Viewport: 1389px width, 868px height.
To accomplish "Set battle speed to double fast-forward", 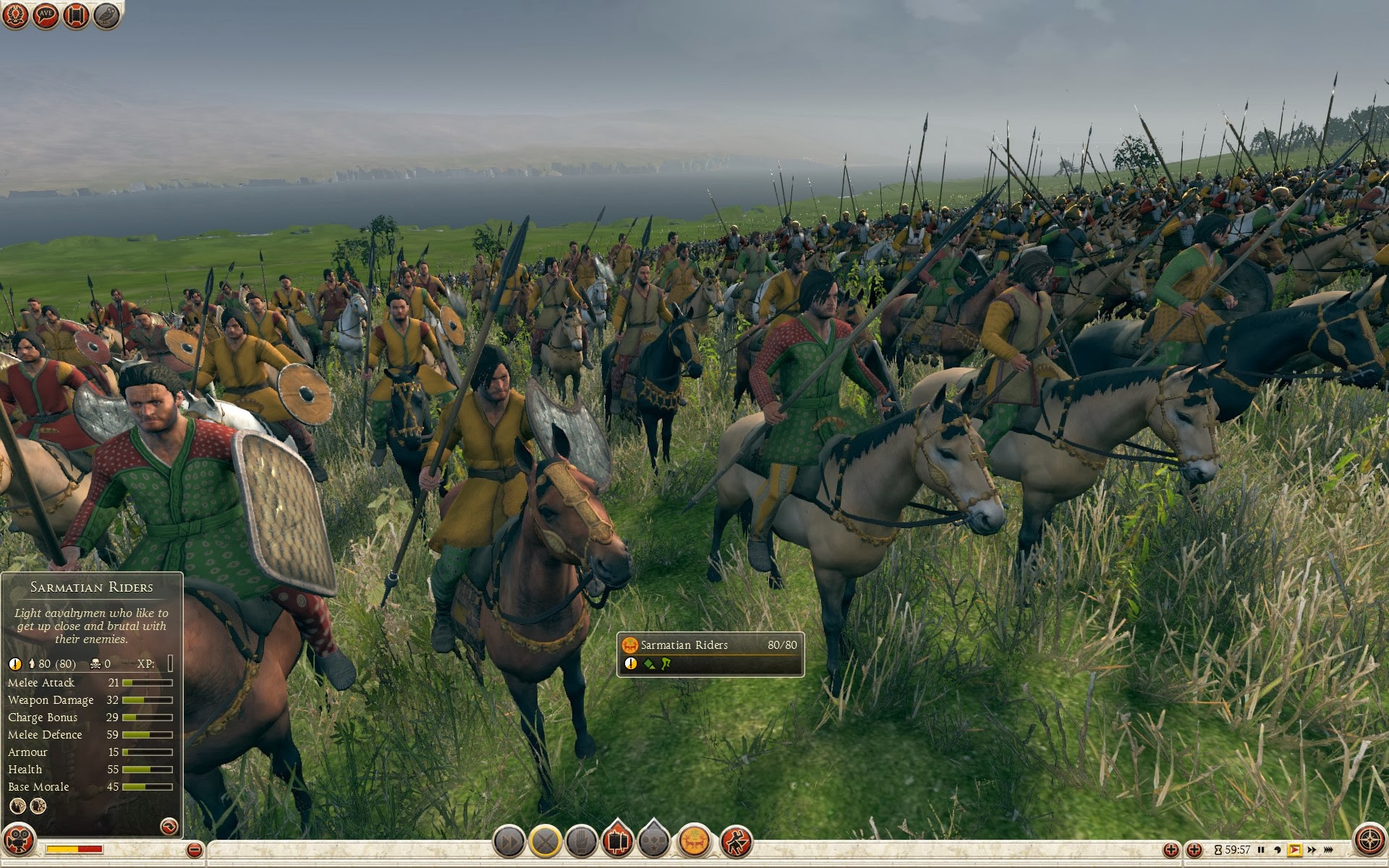I will [x=1312, y=850].
